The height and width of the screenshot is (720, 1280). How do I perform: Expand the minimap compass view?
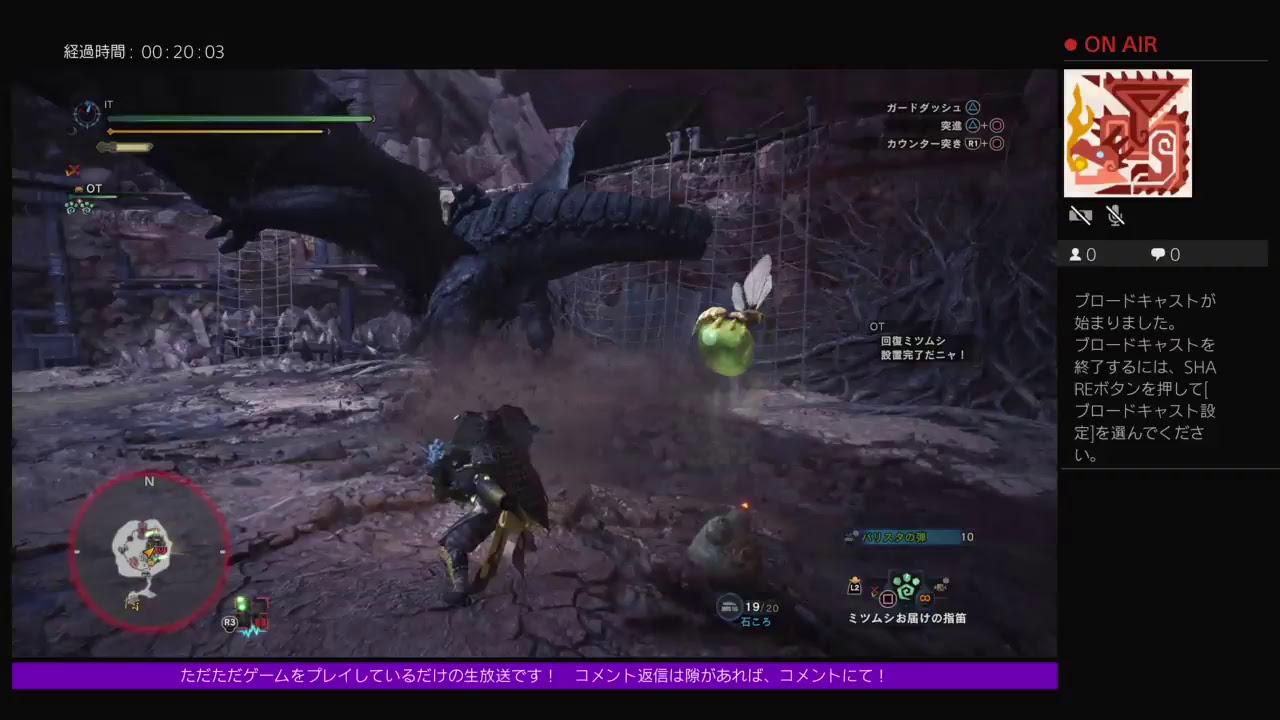tap(150, 550)
